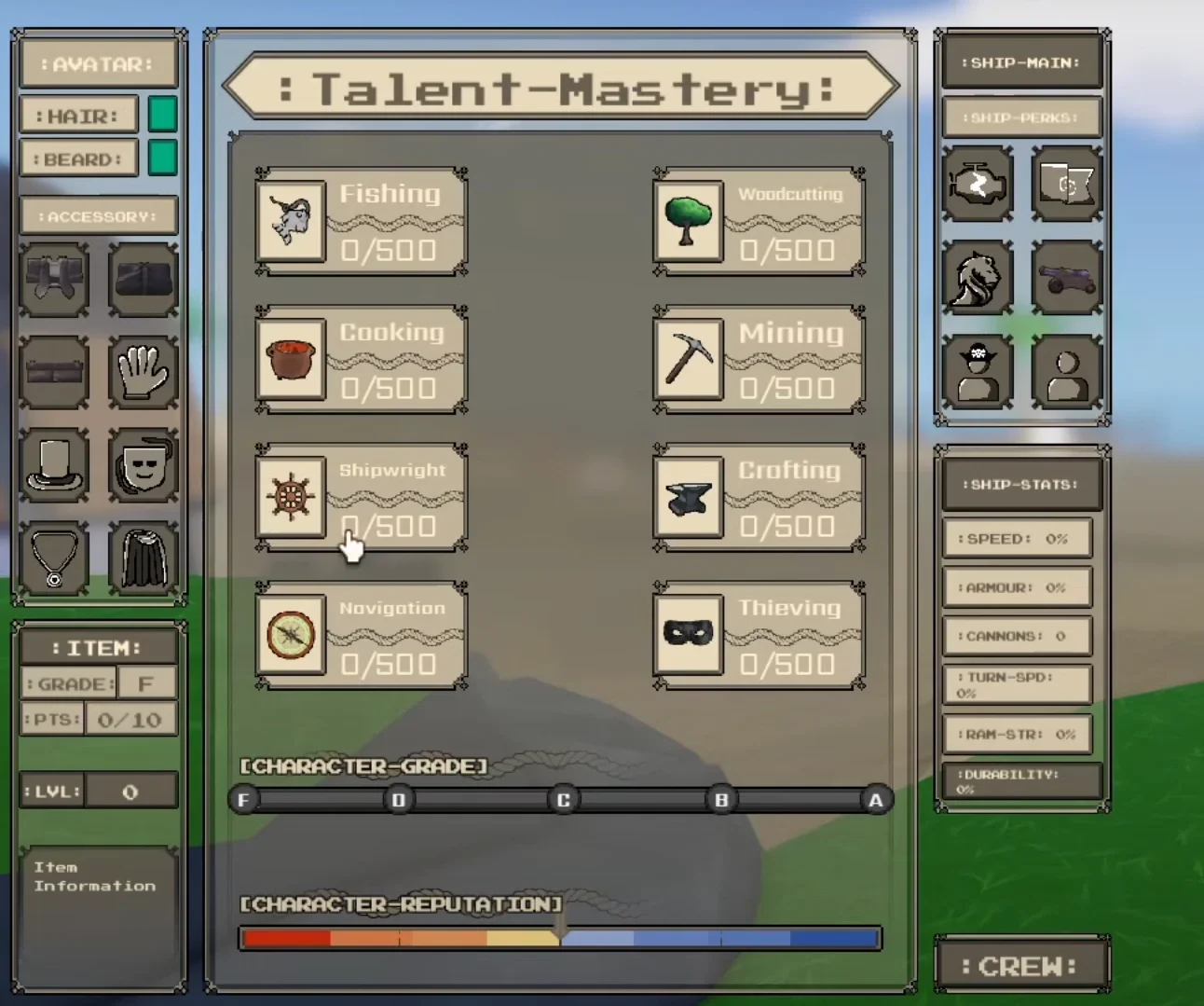Select the ship flag perk icon
Image resolution: width=1204 pixels, height=1006 pixels.
point(1067,185)
